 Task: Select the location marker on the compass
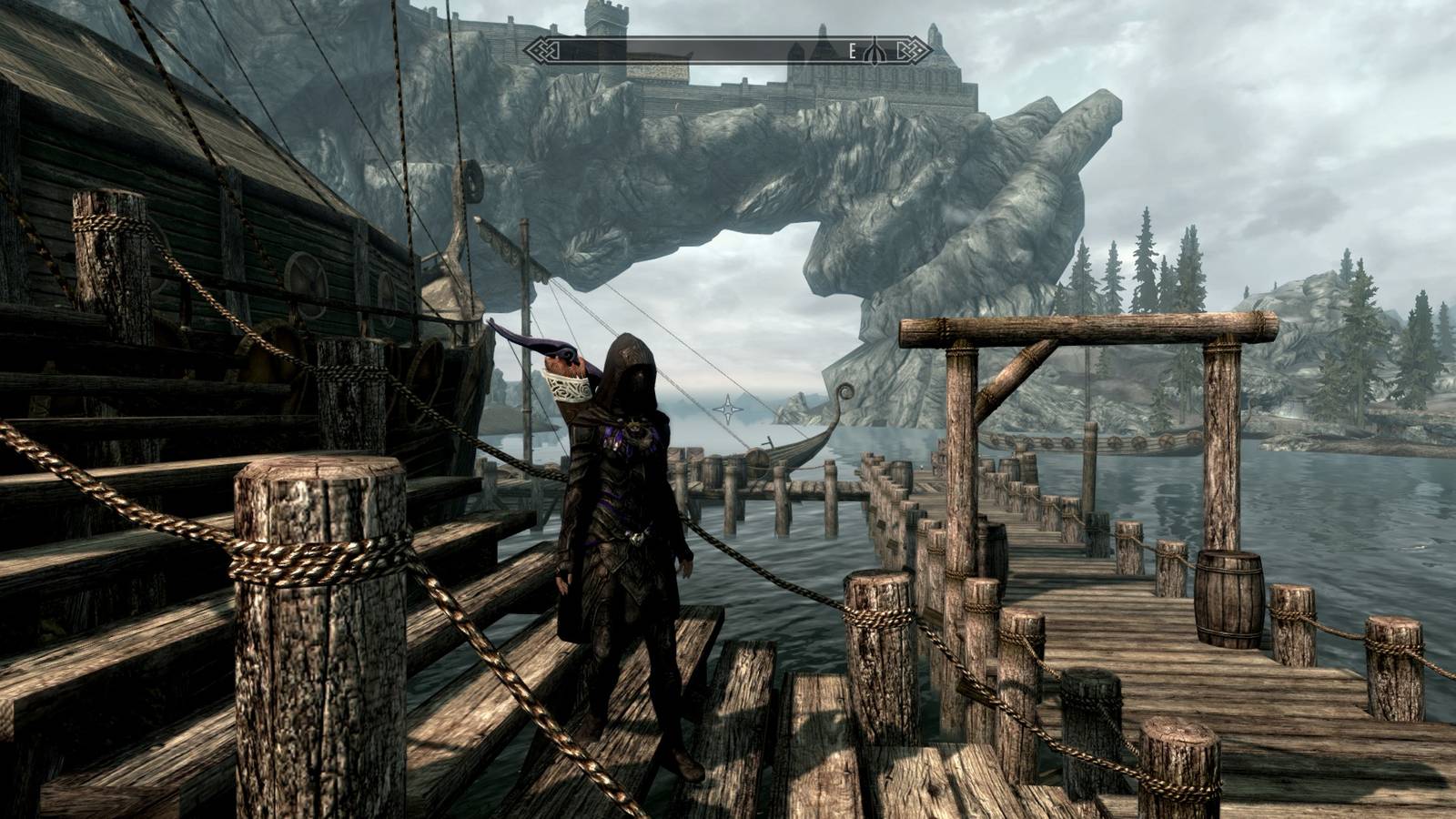[x=875, y=51]
